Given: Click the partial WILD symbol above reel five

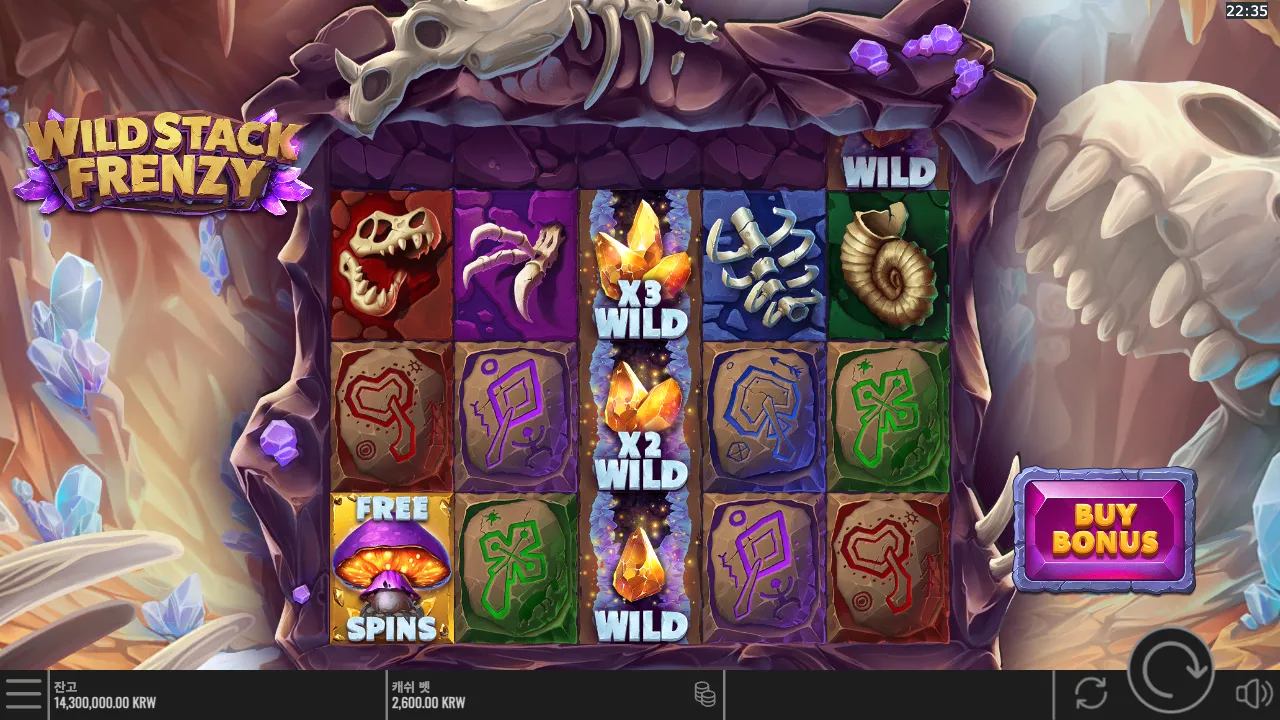Looking at the screenshot, I should tap(888, 168).
